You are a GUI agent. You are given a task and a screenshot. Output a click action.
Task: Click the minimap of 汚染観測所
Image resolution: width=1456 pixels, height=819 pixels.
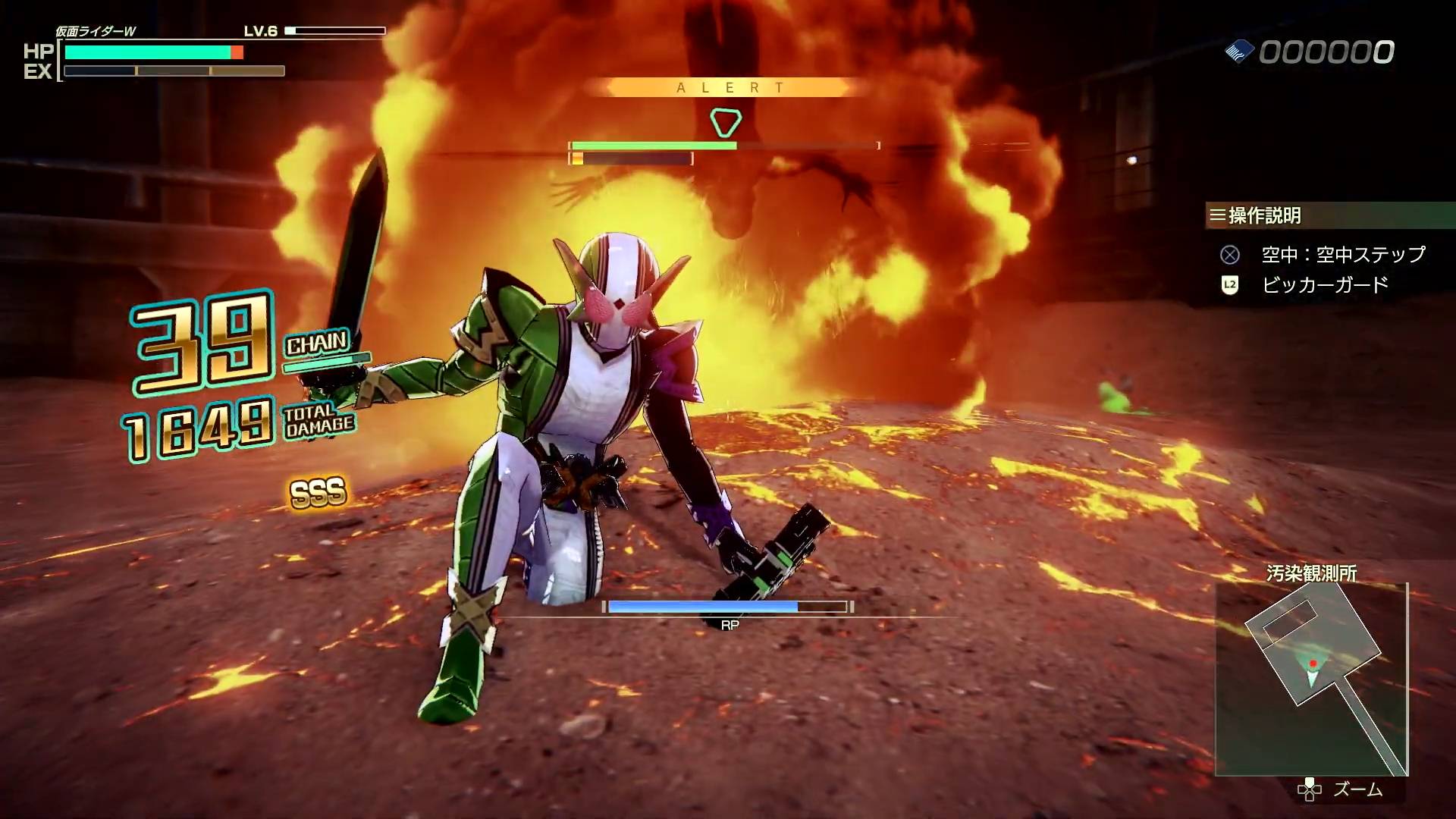pyautogui.click(x=1311, y=679)
